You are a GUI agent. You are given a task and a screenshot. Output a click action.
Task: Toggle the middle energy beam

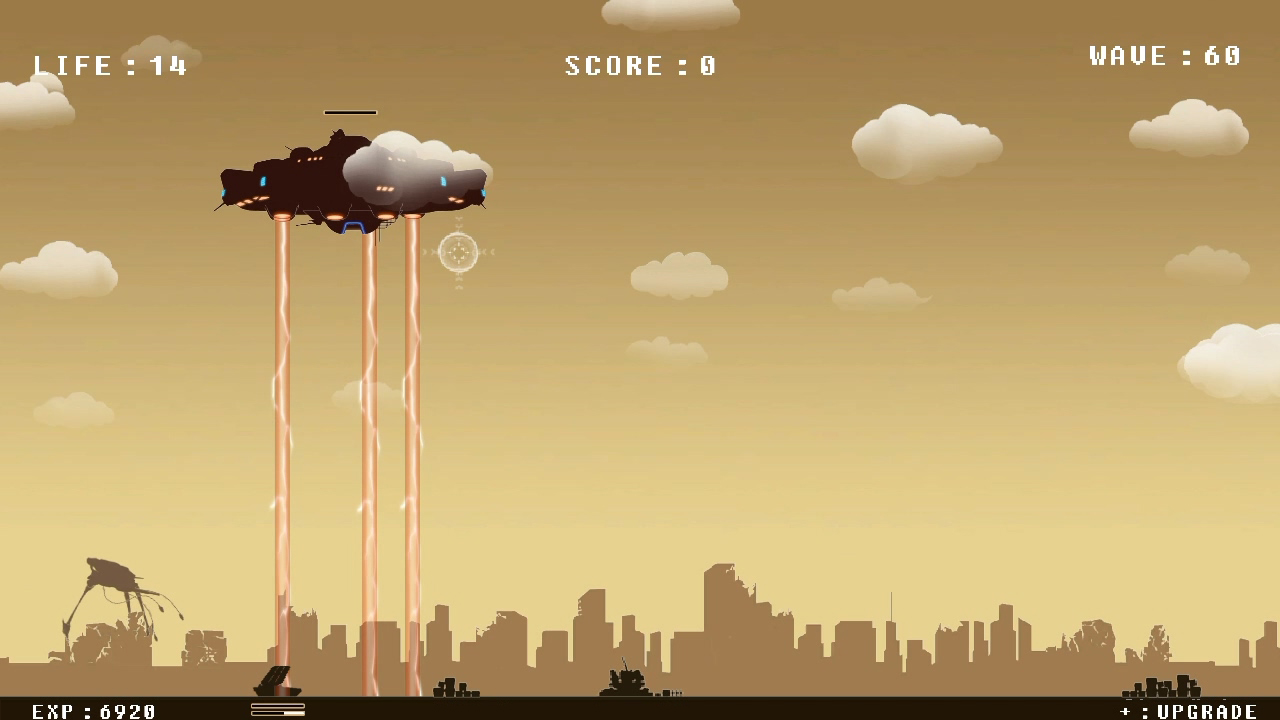coord(368,420)
